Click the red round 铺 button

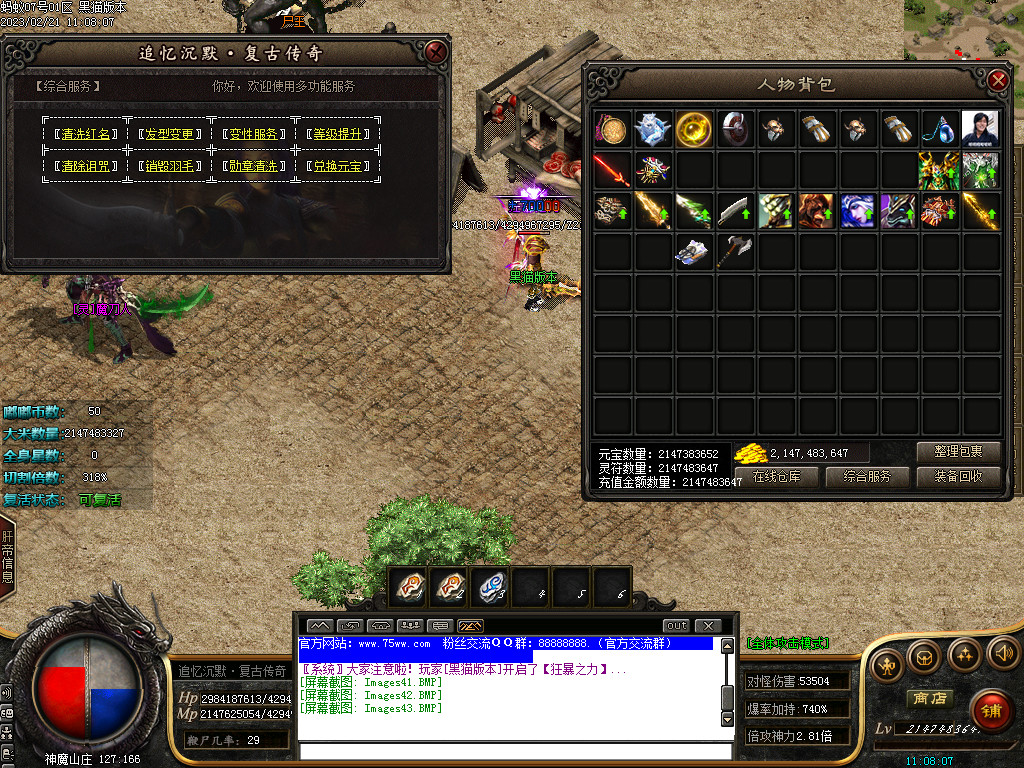(x=990, y=709)
